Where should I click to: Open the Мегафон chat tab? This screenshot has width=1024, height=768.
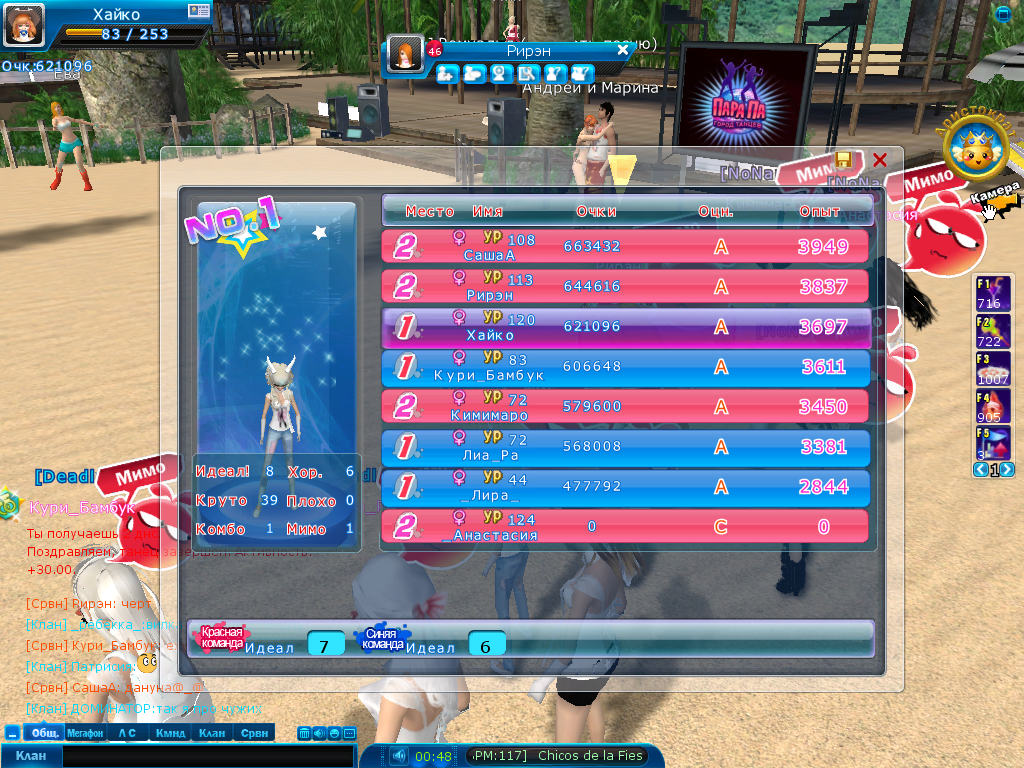click(85, 733)
